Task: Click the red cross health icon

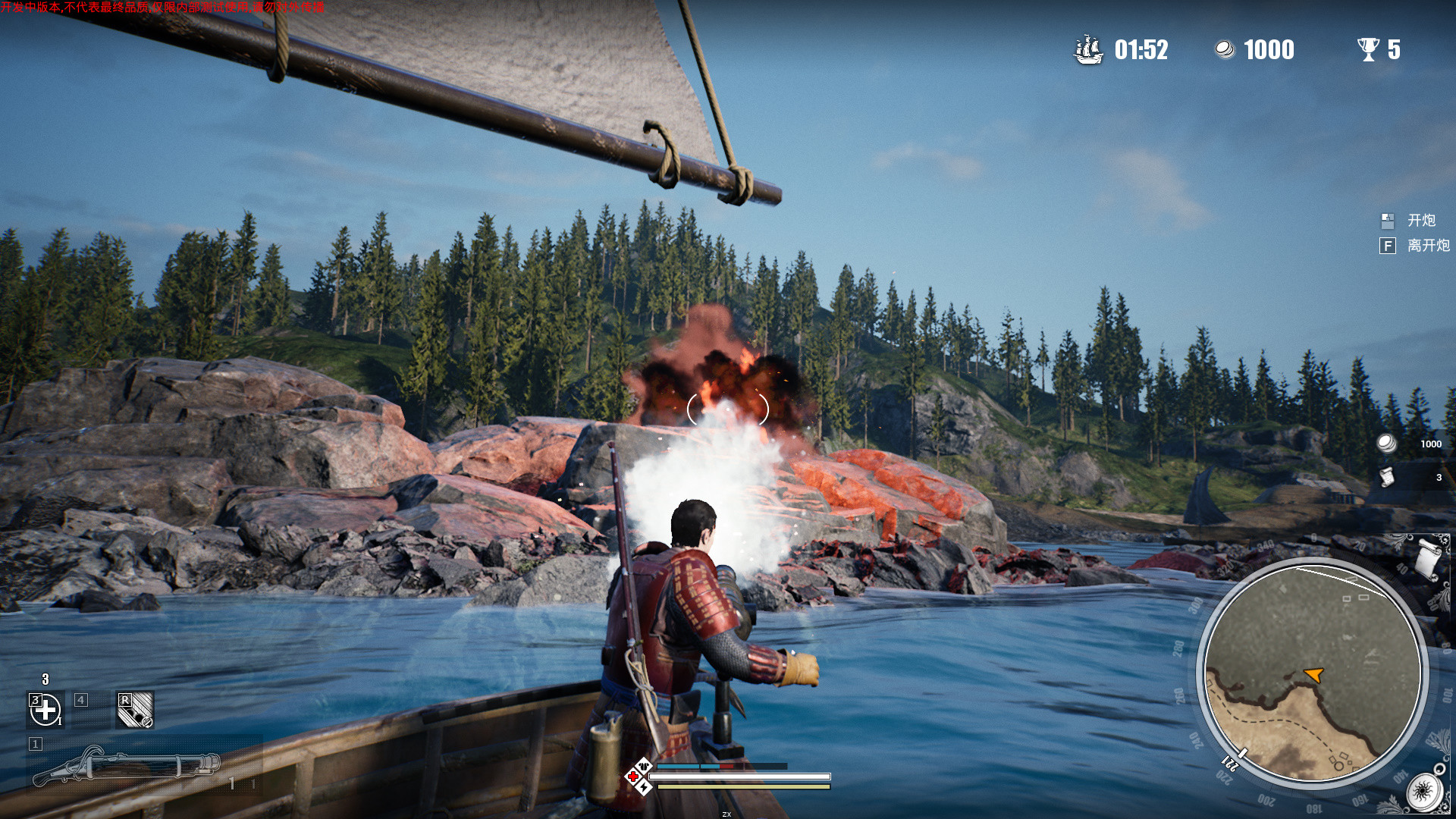Action: point(633,777)
